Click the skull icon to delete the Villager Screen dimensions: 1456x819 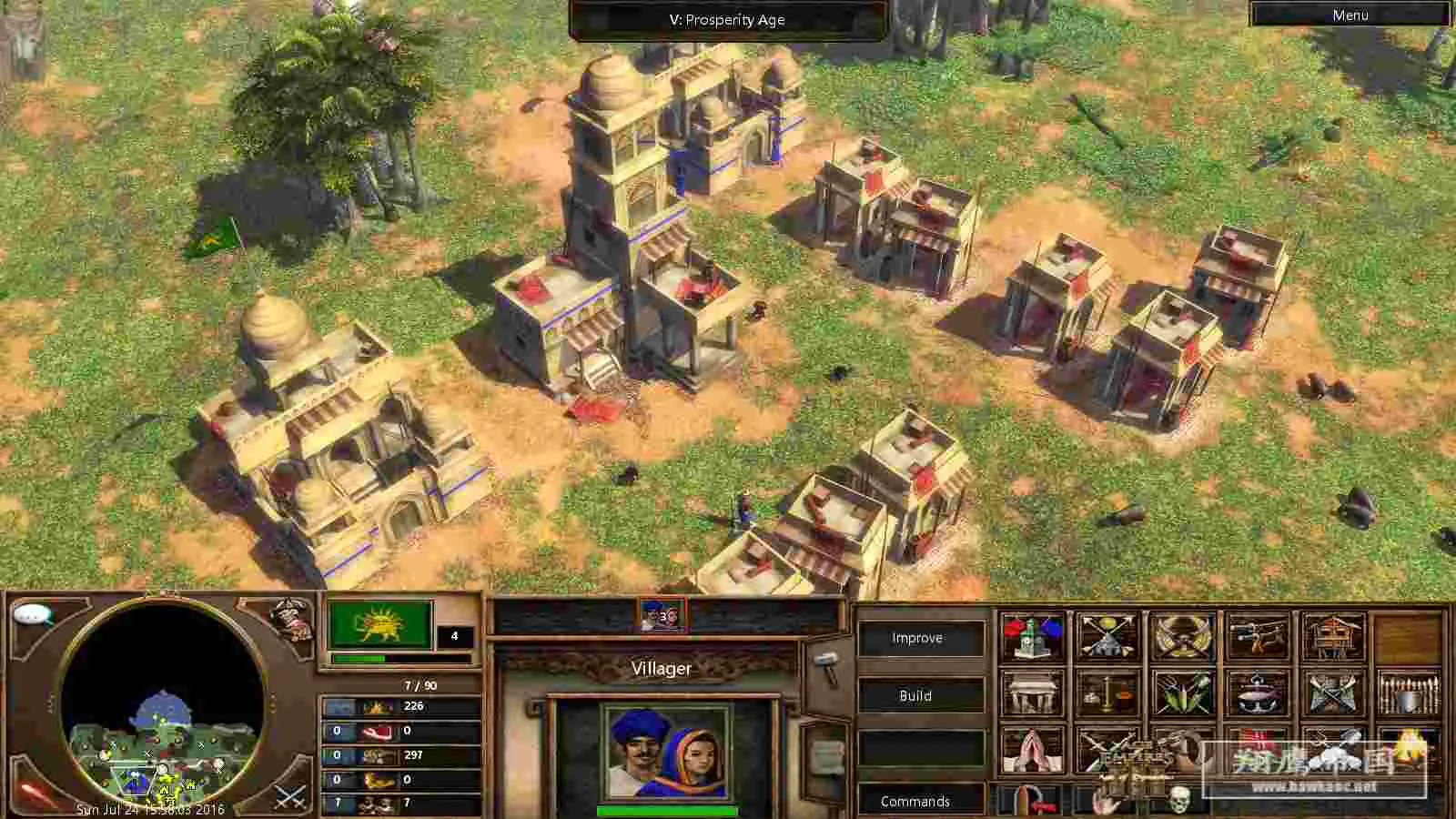1180,801
